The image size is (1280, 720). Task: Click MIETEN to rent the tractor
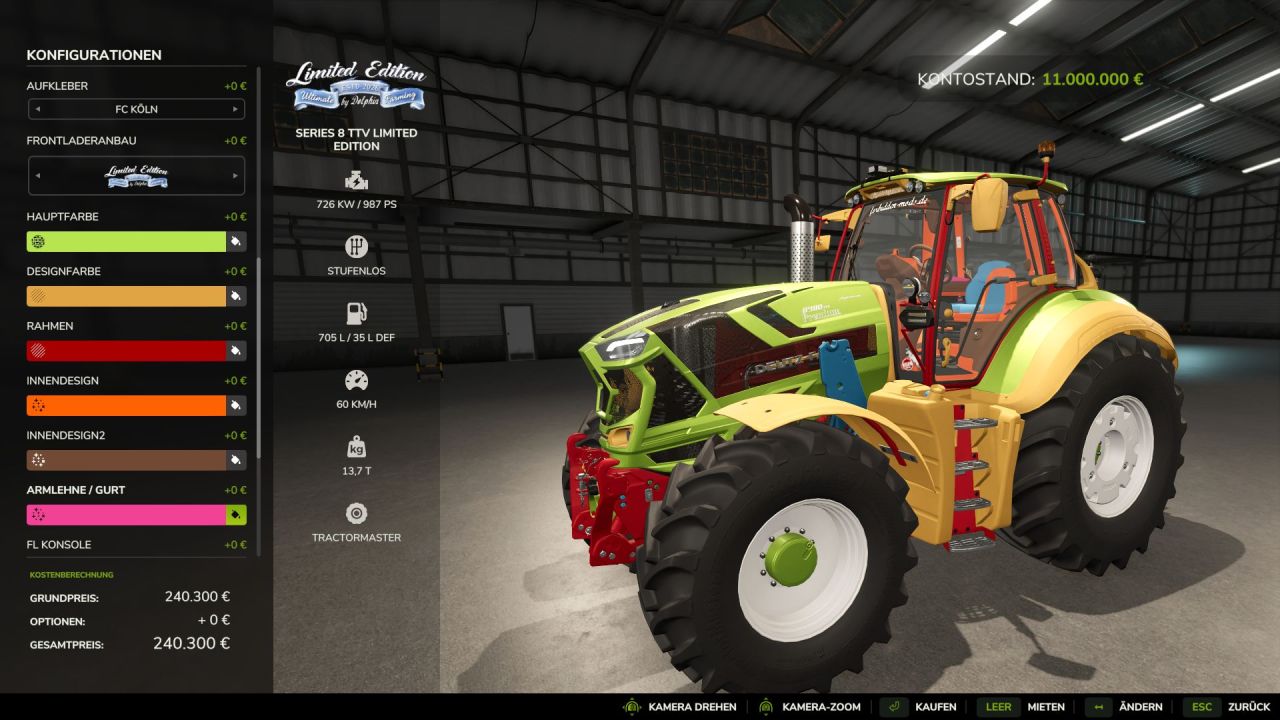pos(1047,707)
